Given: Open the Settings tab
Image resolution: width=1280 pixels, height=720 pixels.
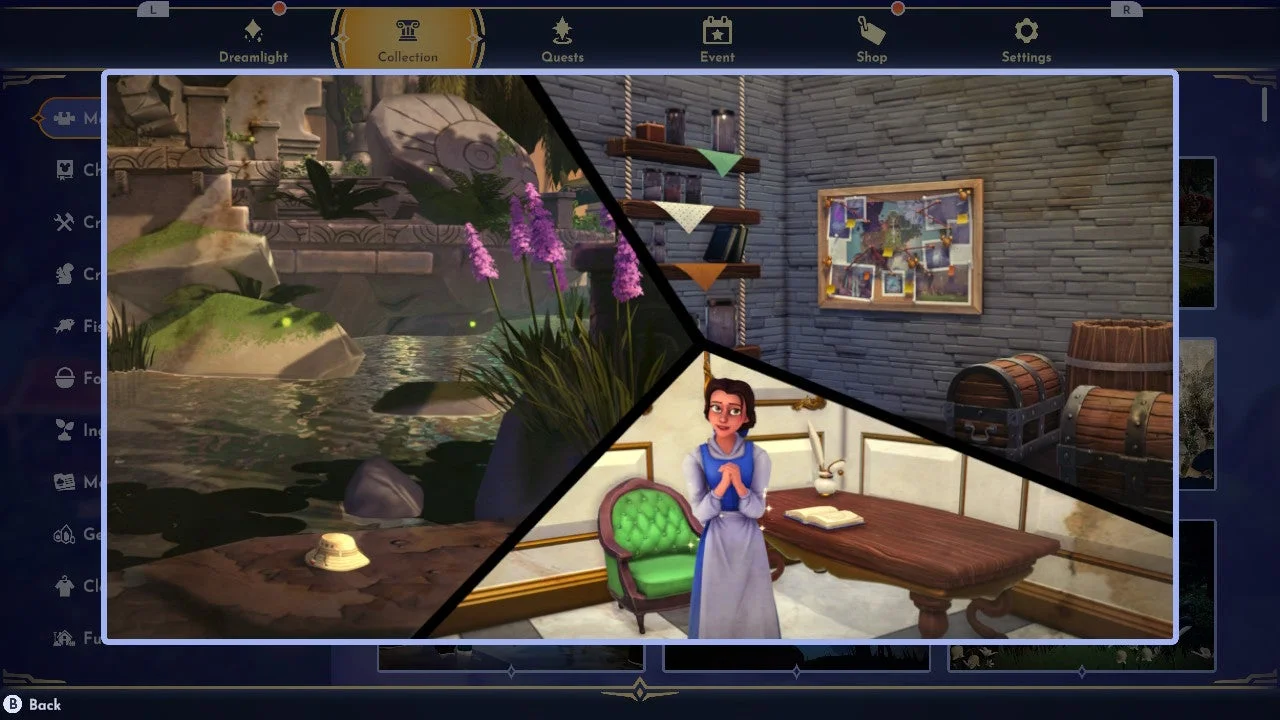Looking at the screenshot, I should (x=1026, y=40).
